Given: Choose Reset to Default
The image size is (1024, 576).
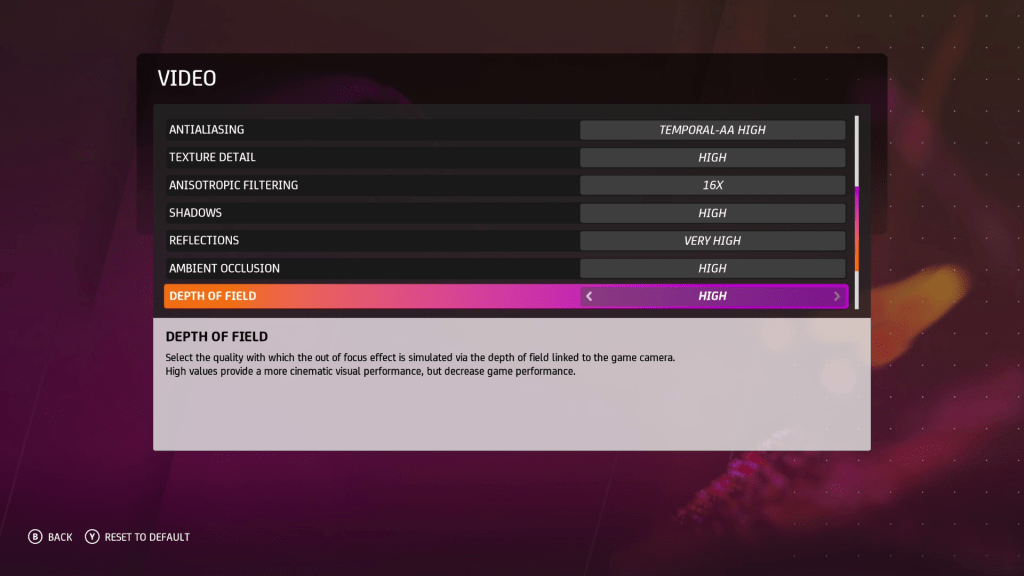Looking at the screenshot, I should coord(137,537).
